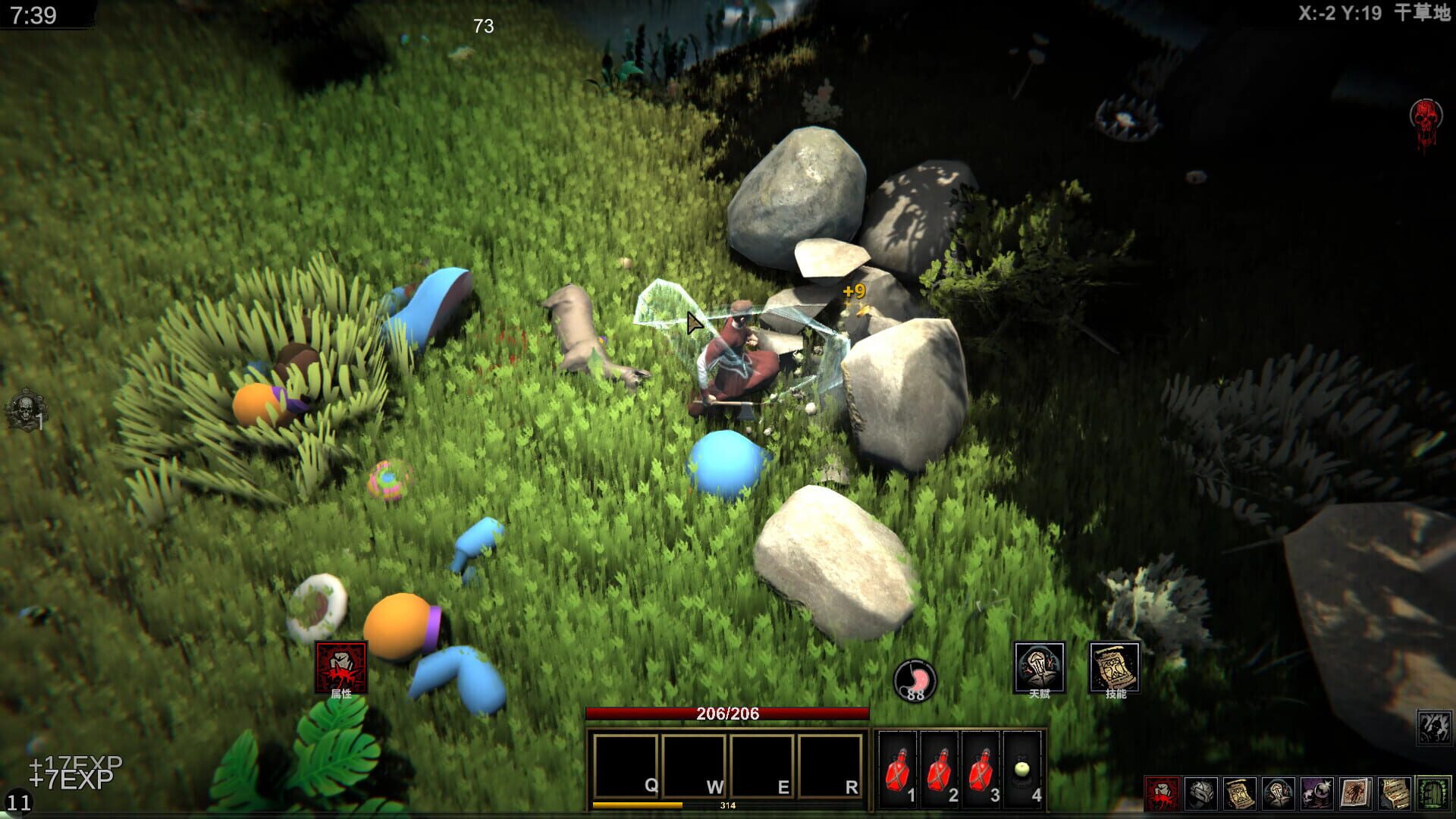The image size is (1456, 819).
Task: Select the red beast icon in bottom-right toolbar
Action: 1162,792
